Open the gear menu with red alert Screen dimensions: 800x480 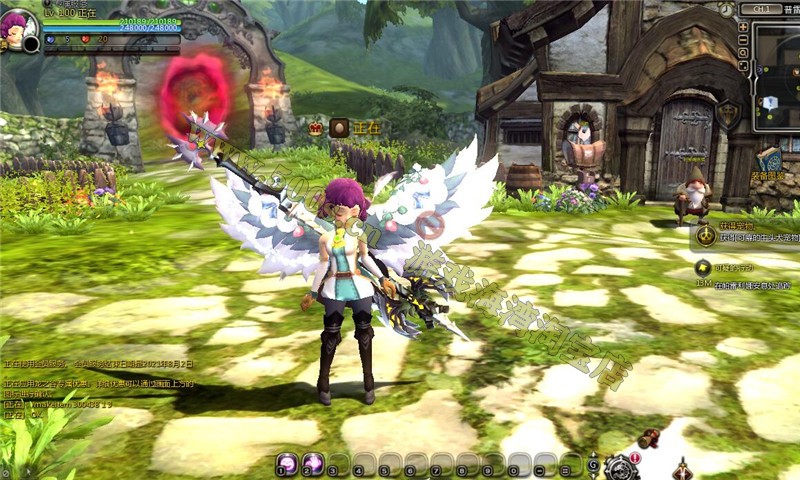coord(622,466)
